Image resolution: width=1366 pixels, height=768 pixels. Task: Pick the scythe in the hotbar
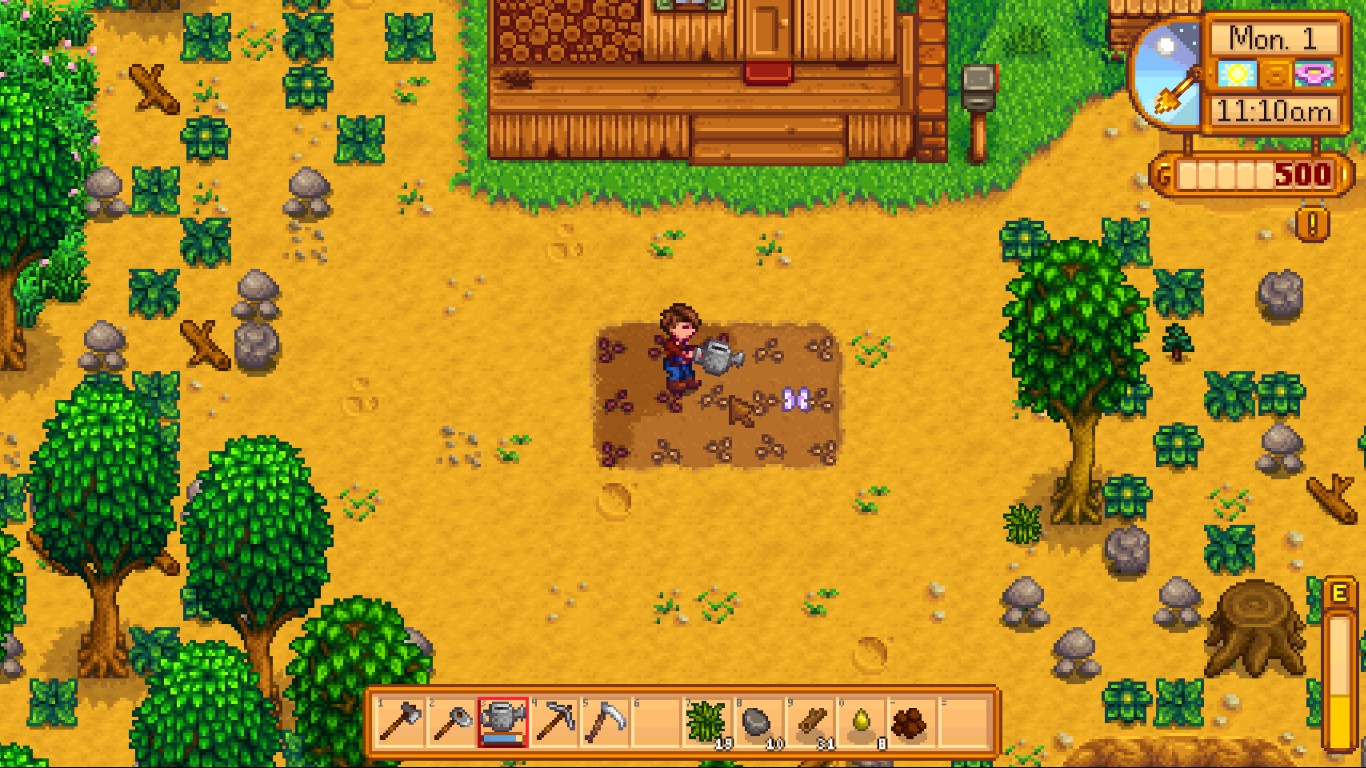click(x=604, y=722)
